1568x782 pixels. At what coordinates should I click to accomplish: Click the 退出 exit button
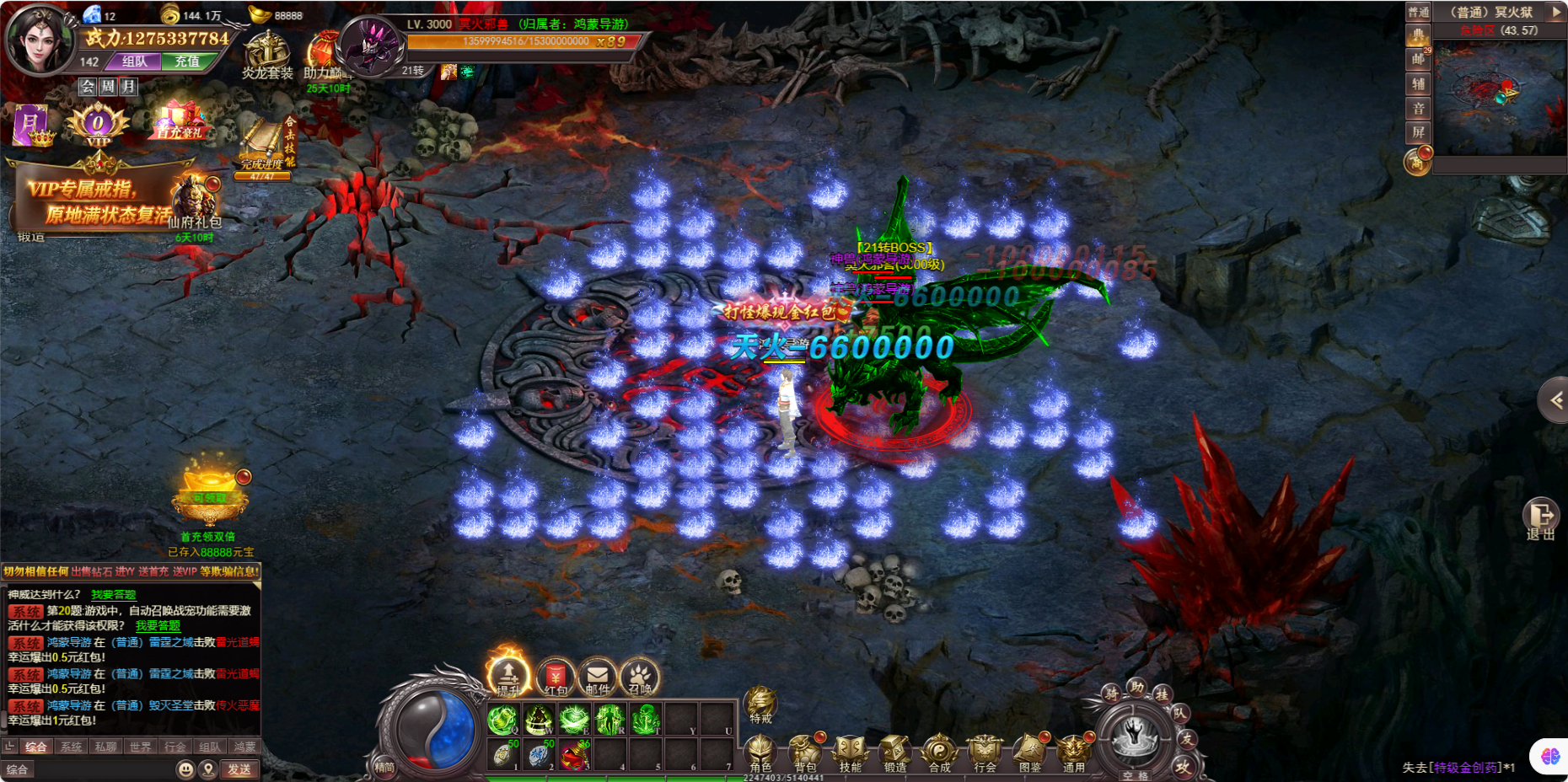click(1540, 517)
